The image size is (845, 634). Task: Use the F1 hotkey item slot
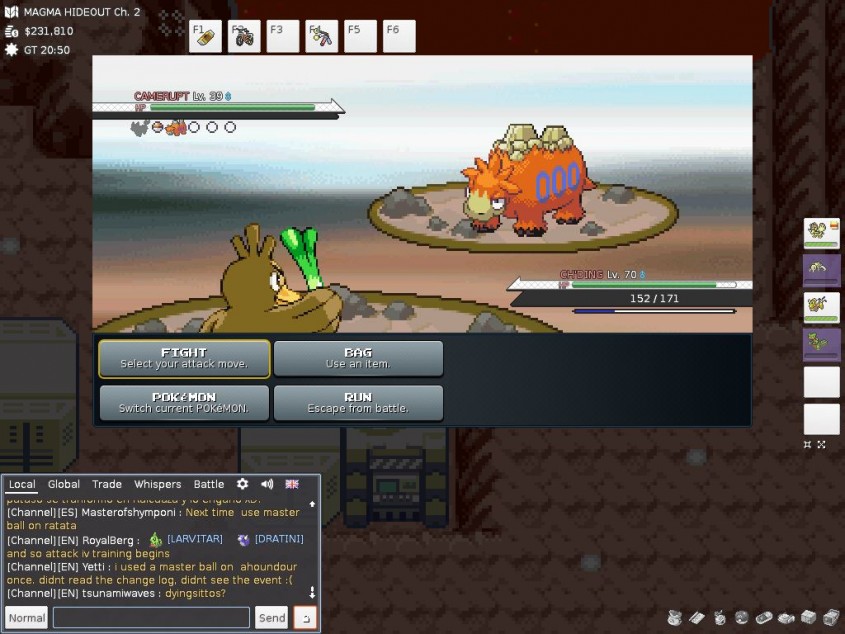pyautogui.click(x=205, y=36)
